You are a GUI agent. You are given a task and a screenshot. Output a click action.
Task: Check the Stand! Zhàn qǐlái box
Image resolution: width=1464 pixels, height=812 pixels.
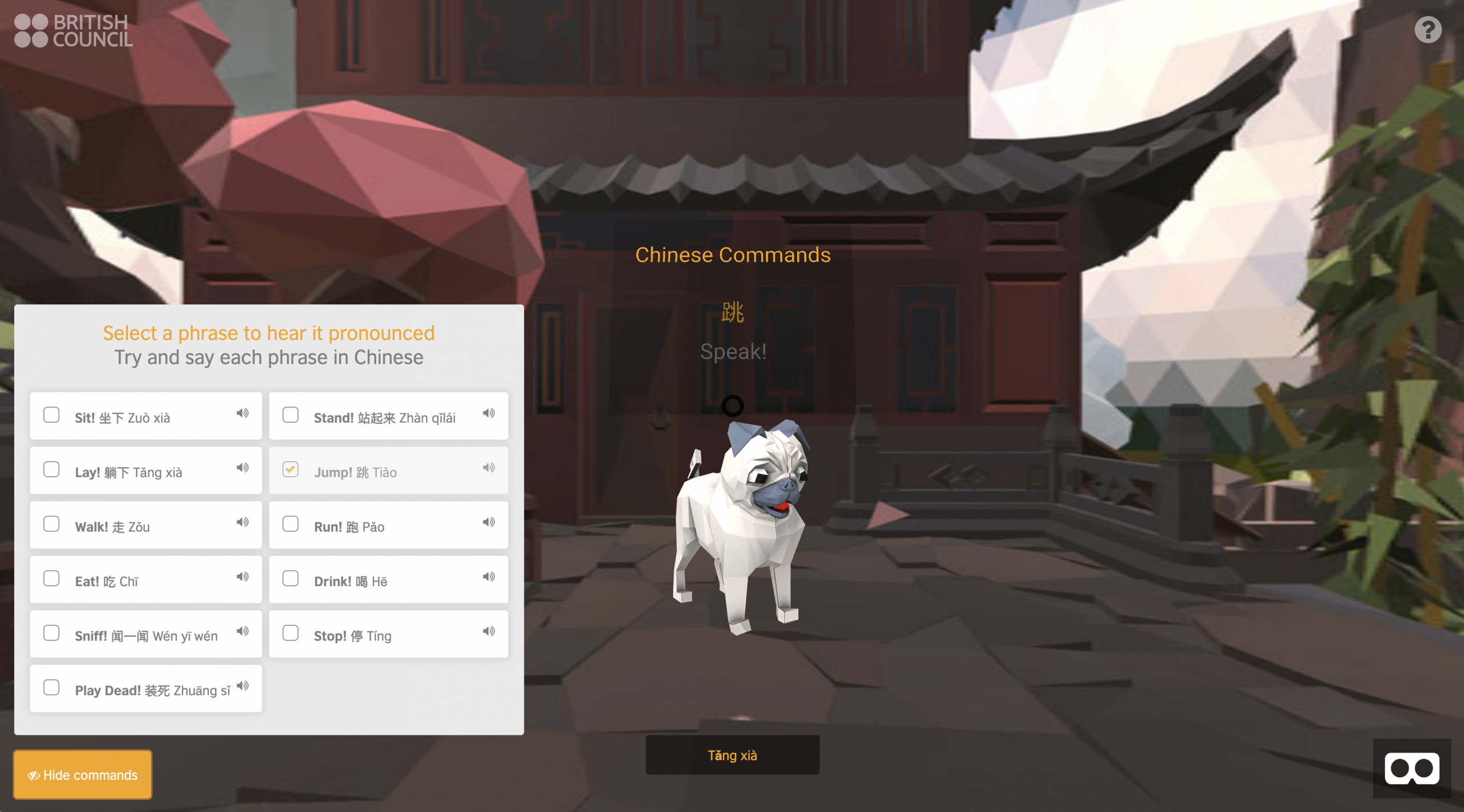(291, 415)
